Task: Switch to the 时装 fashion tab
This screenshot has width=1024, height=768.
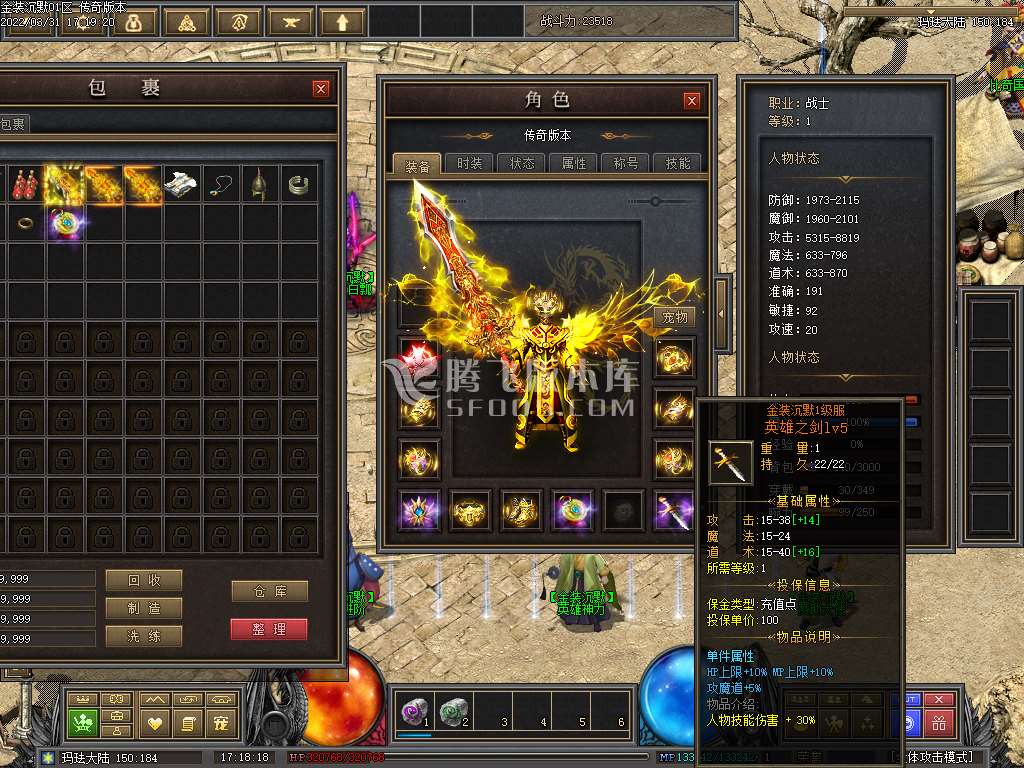Action: 469,164
